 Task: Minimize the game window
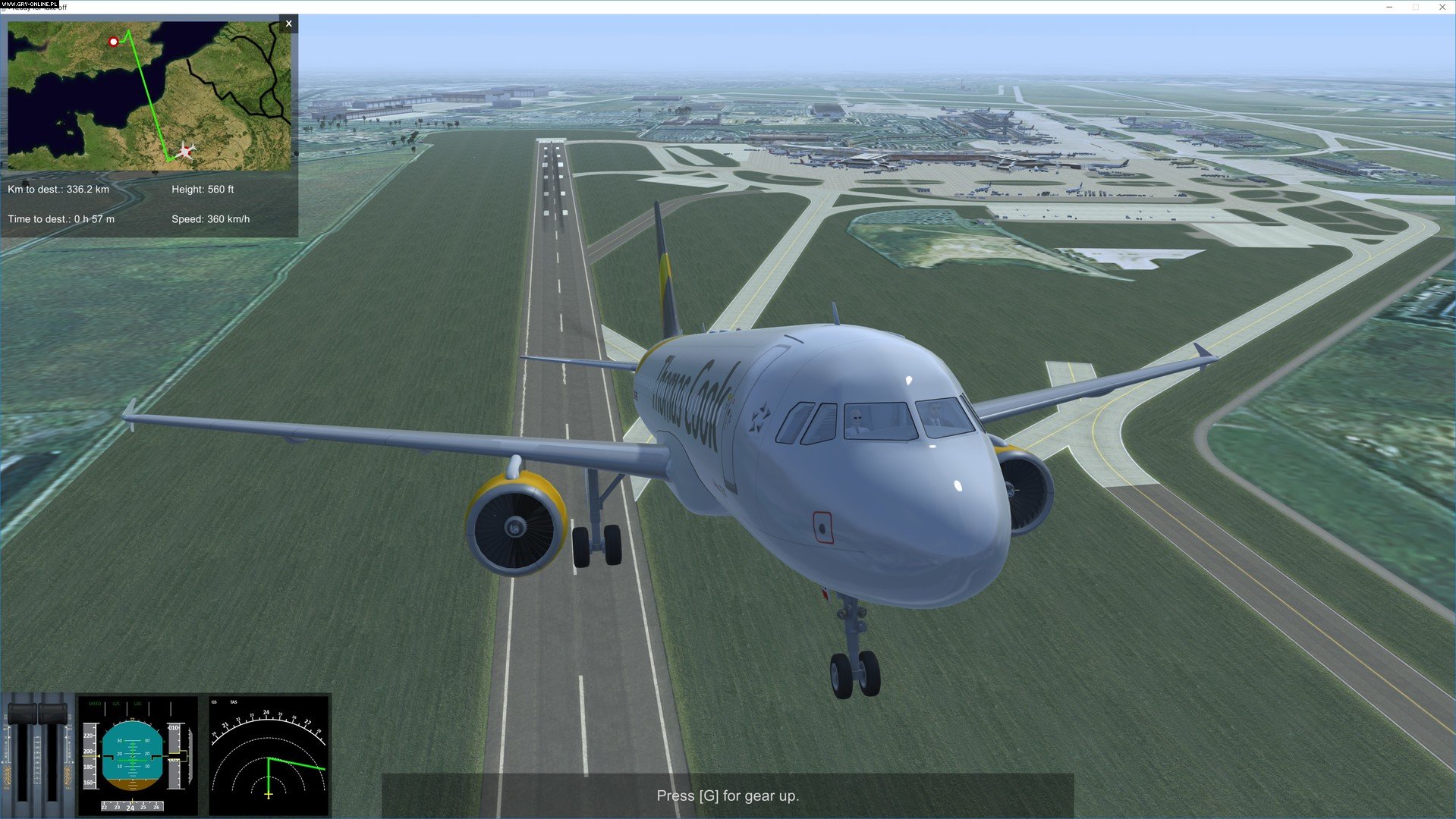1389,7
